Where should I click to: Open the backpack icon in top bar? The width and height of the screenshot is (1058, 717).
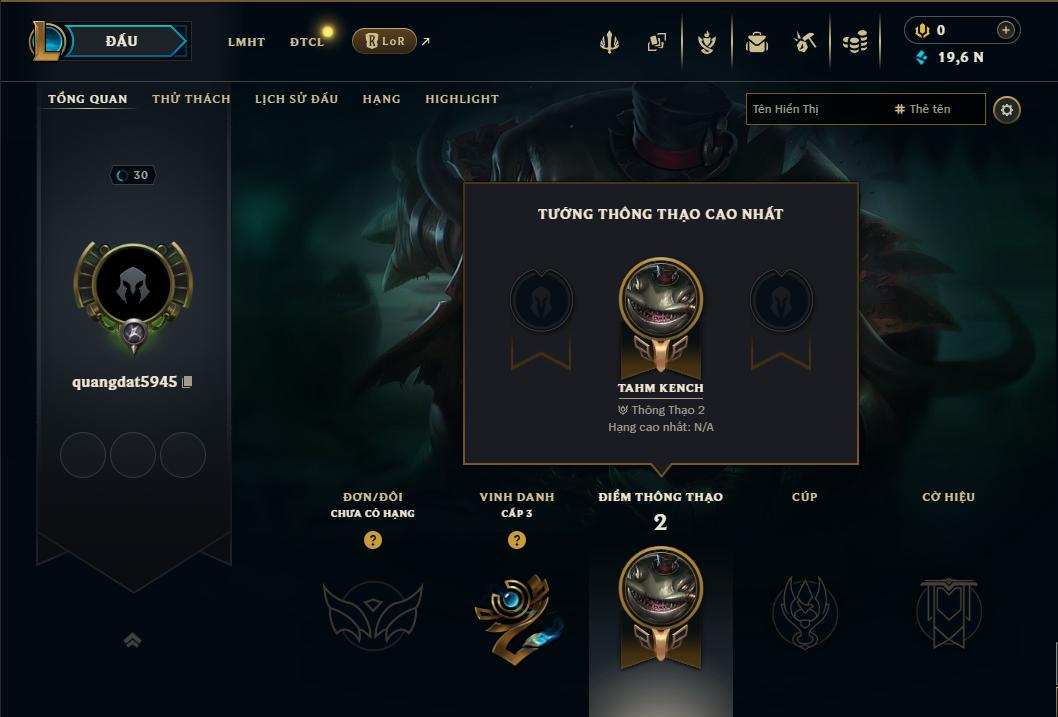coord(756,42)
